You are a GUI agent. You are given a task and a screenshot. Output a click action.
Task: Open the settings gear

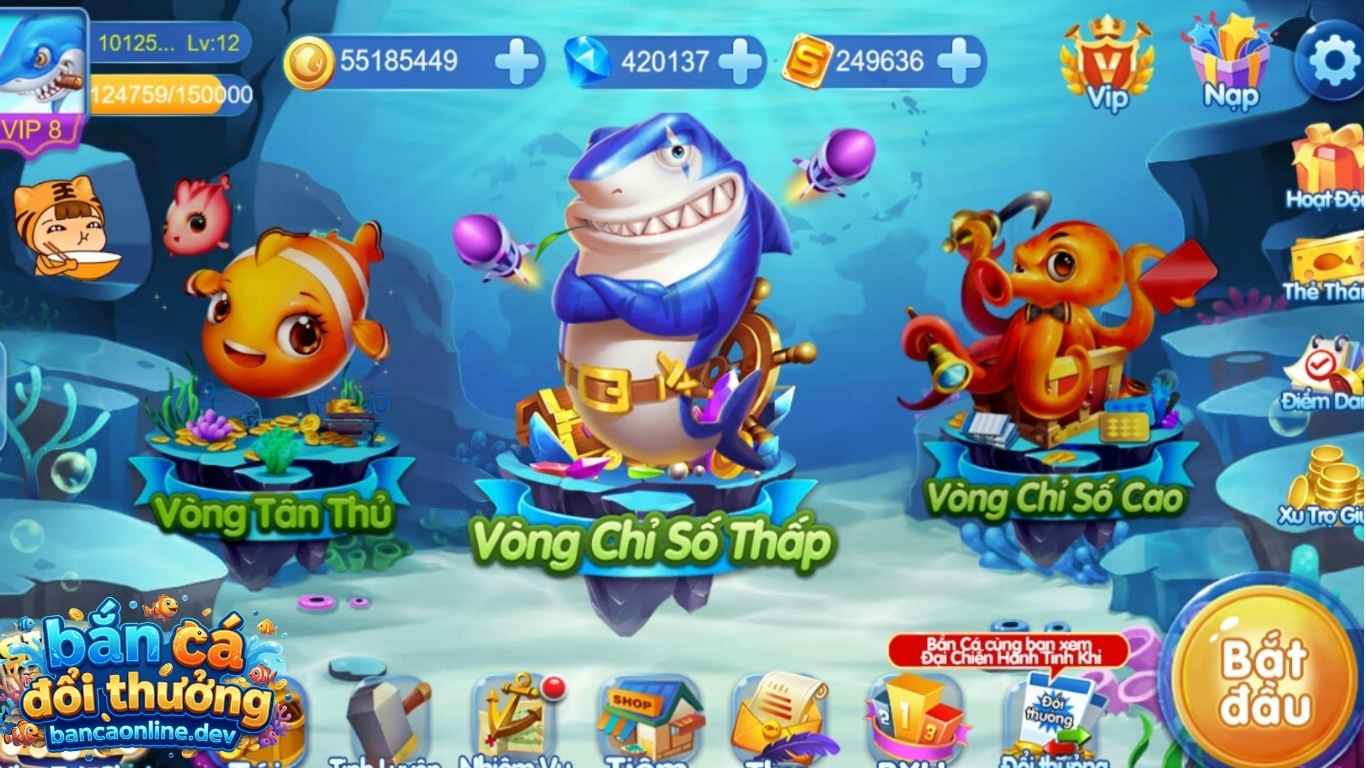(1333, 60)
